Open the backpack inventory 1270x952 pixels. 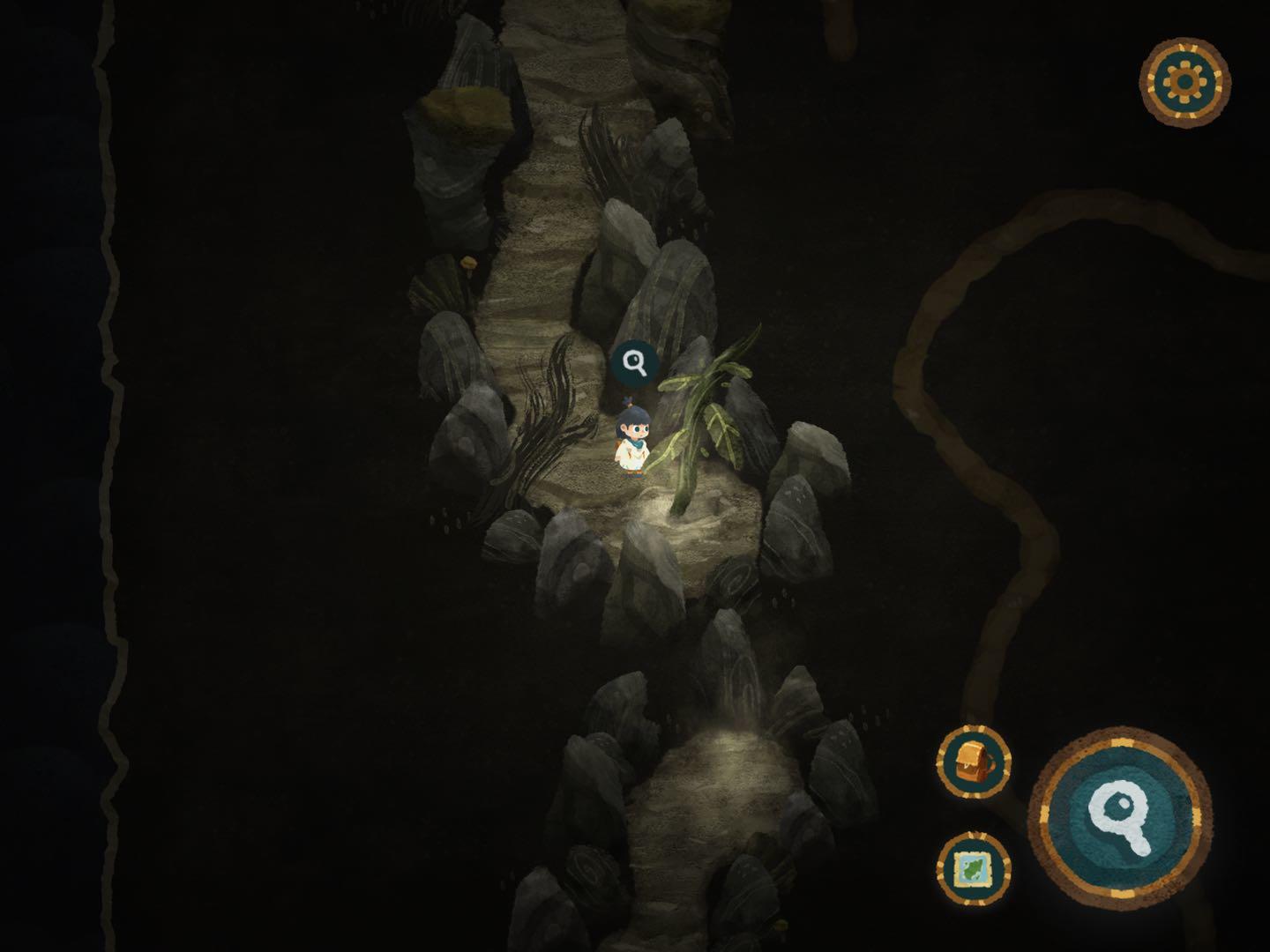pos(973,762)
